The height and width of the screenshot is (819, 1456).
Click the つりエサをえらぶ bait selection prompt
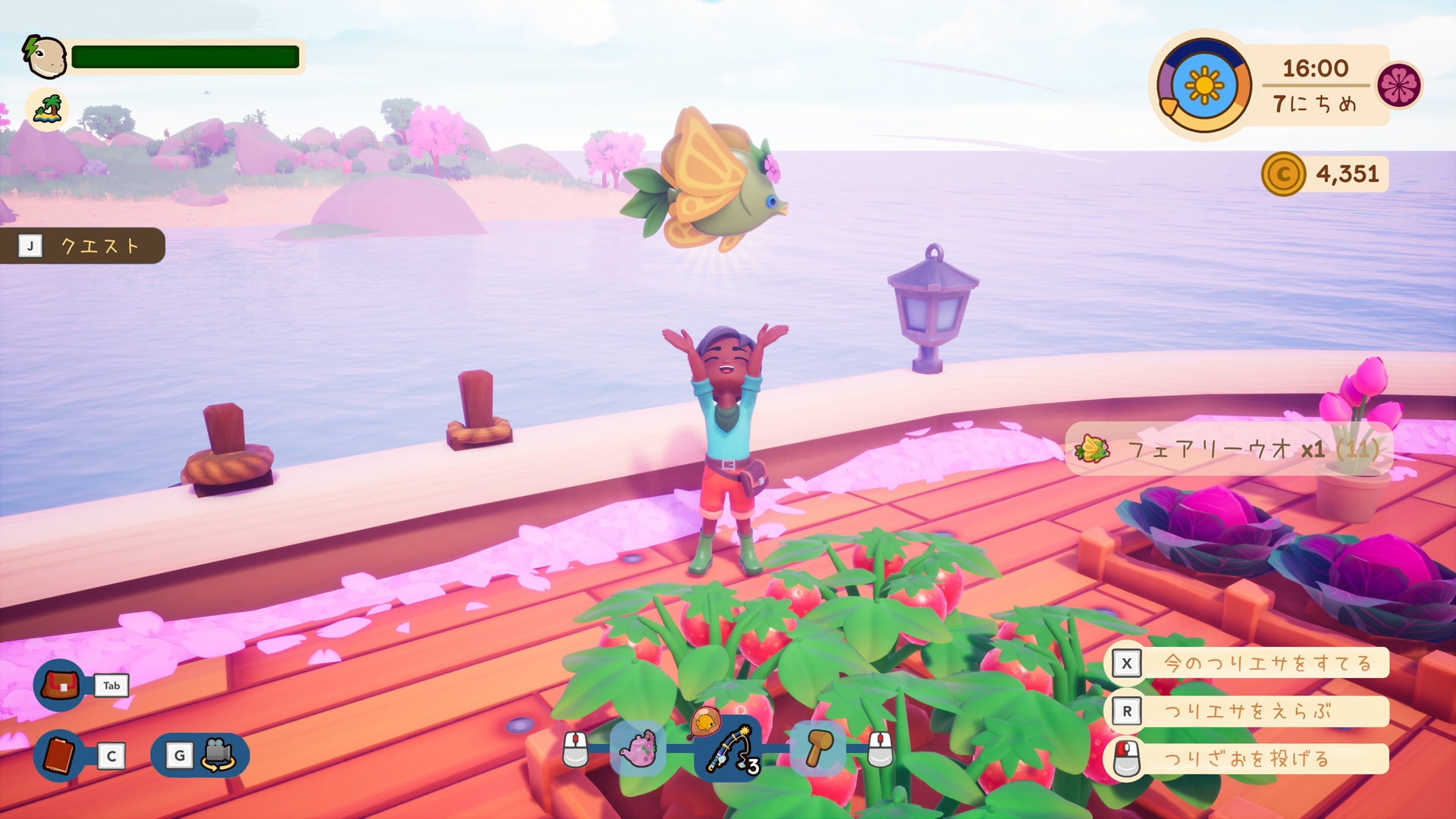[1249, 711]
